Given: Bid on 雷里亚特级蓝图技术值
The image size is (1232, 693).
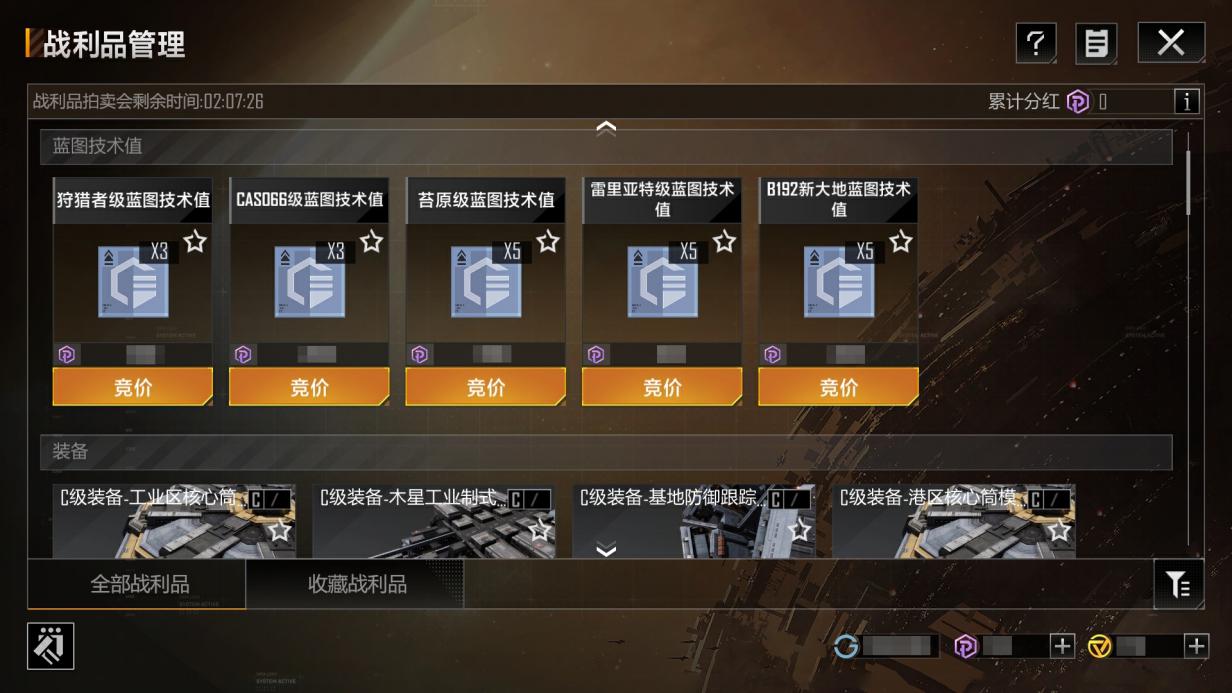Looking at the screenshot, I should tap(662, 387).
